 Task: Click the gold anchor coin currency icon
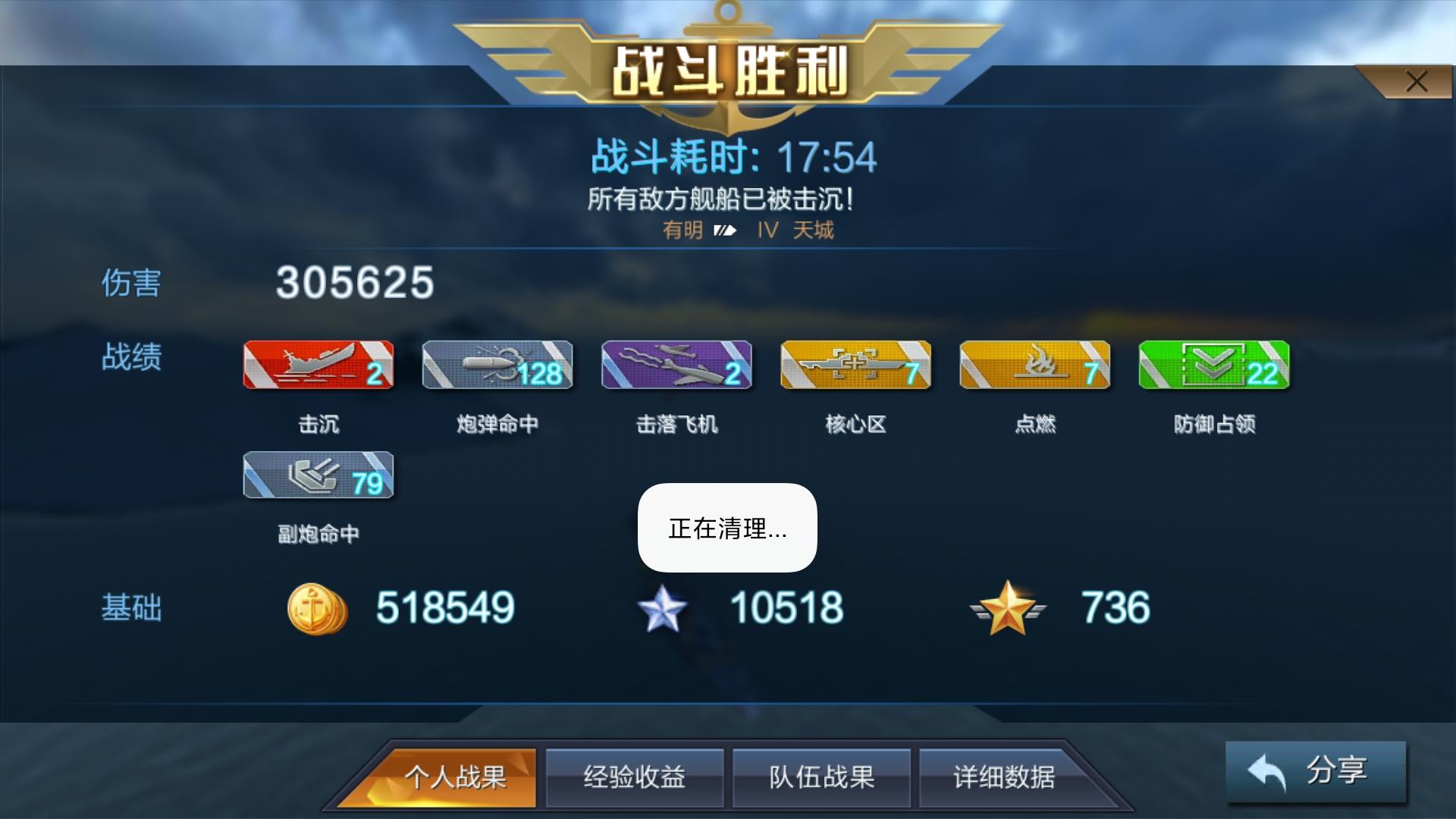(318, 607)
